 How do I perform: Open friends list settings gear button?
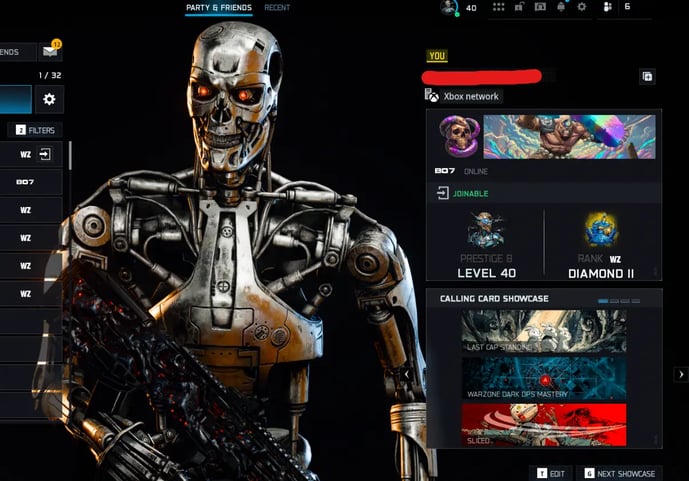[x=50, y=99]
